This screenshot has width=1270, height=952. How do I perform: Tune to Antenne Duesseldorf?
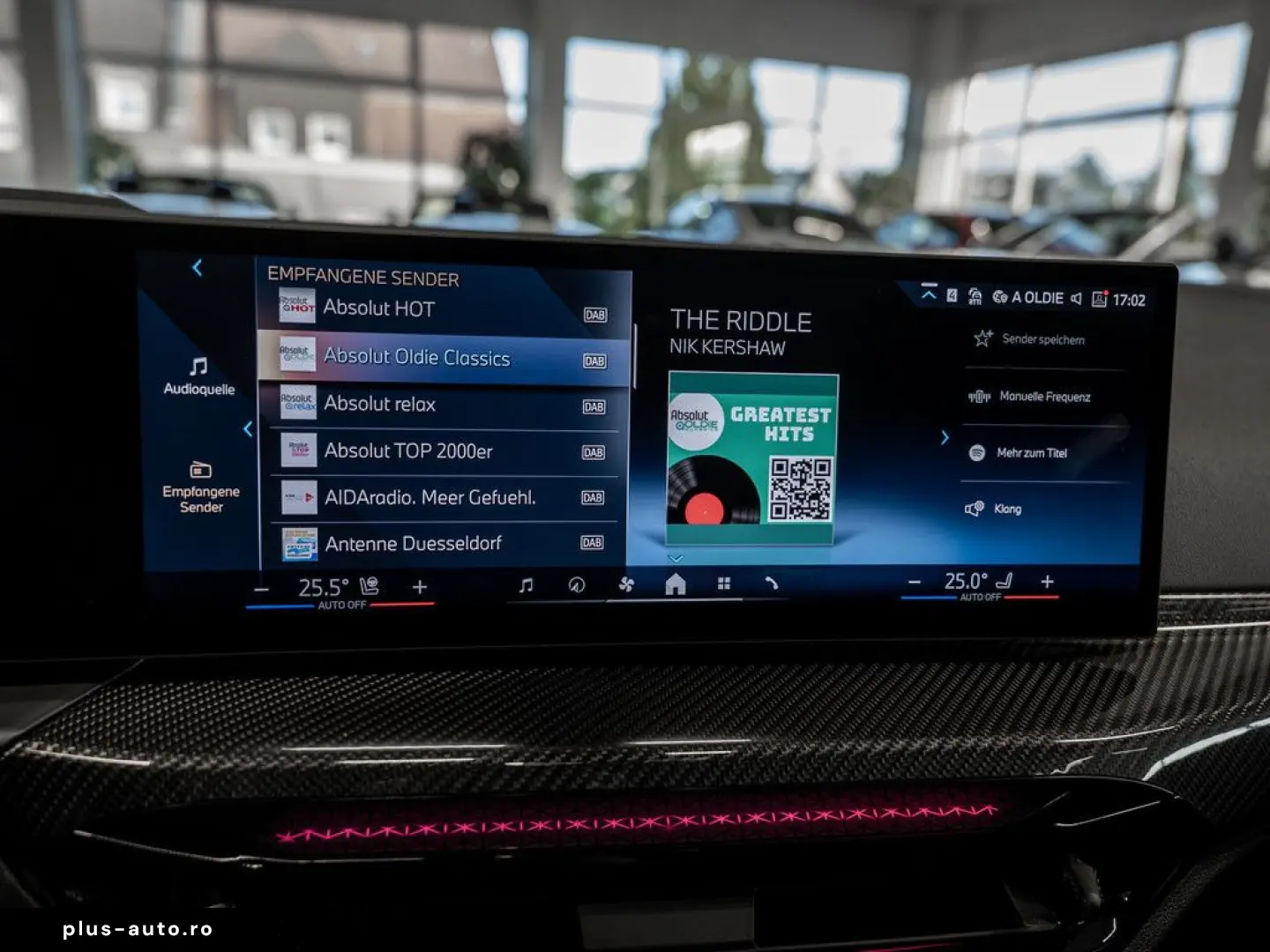click(x=441, y=543)
